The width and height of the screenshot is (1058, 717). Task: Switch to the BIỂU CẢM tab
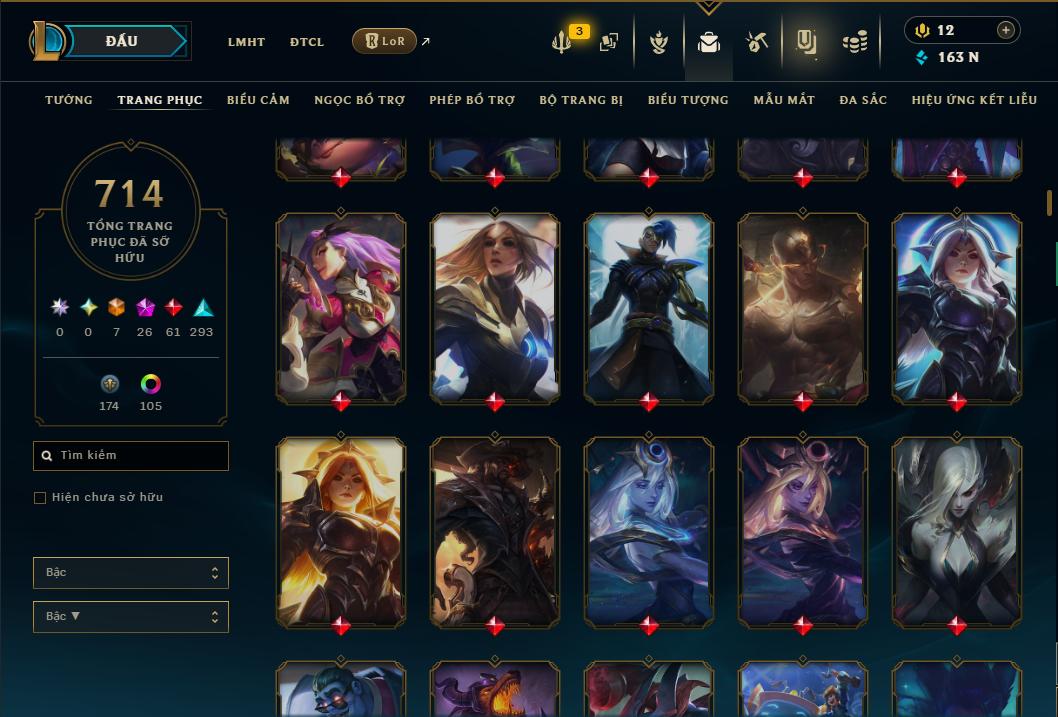click(258, 100)
